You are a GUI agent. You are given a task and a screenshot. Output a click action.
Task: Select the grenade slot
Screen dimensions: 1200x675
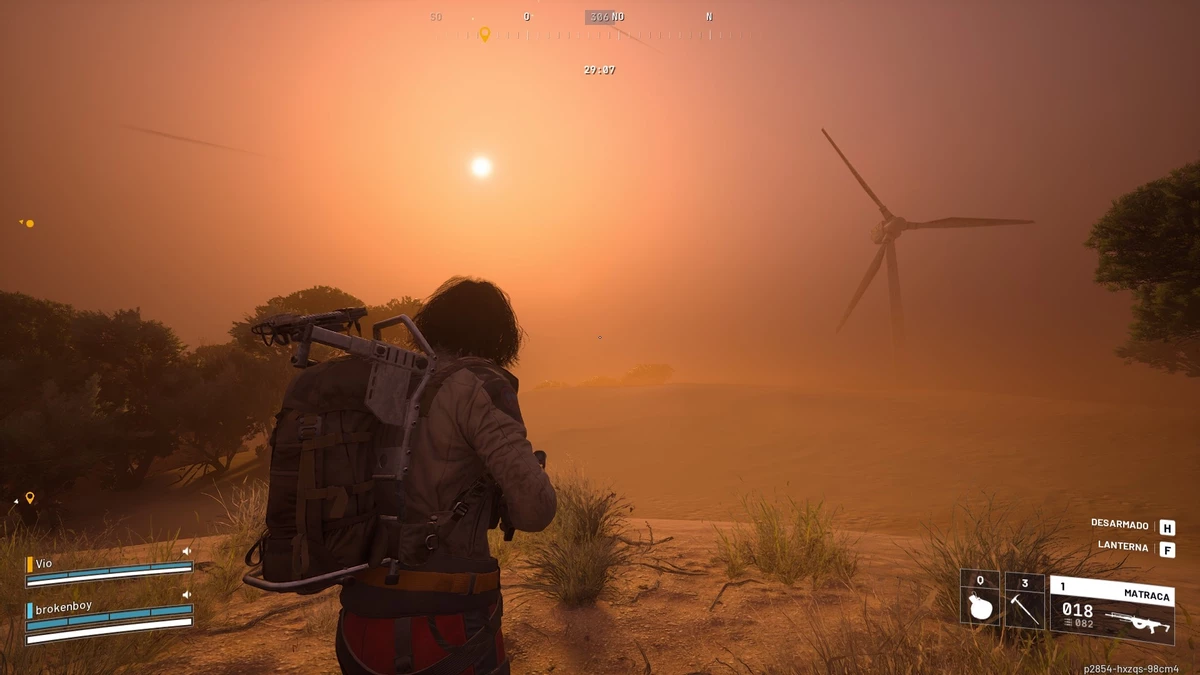(980, 600)
